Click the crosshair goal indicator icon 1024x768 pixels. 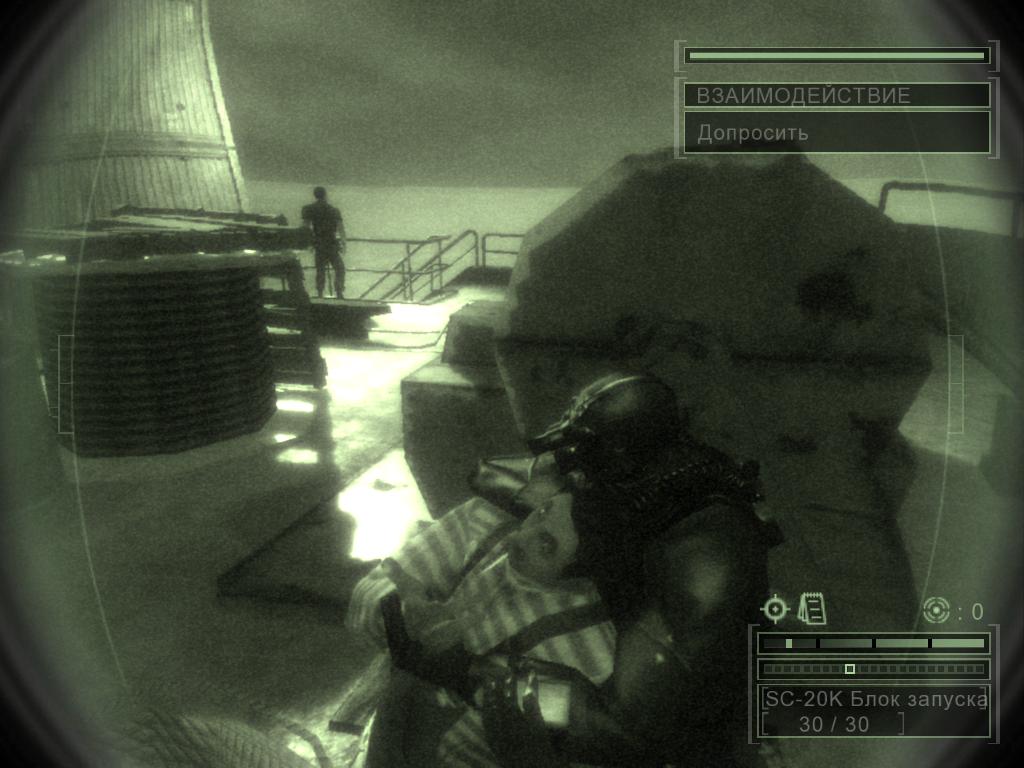coord(775,608)
